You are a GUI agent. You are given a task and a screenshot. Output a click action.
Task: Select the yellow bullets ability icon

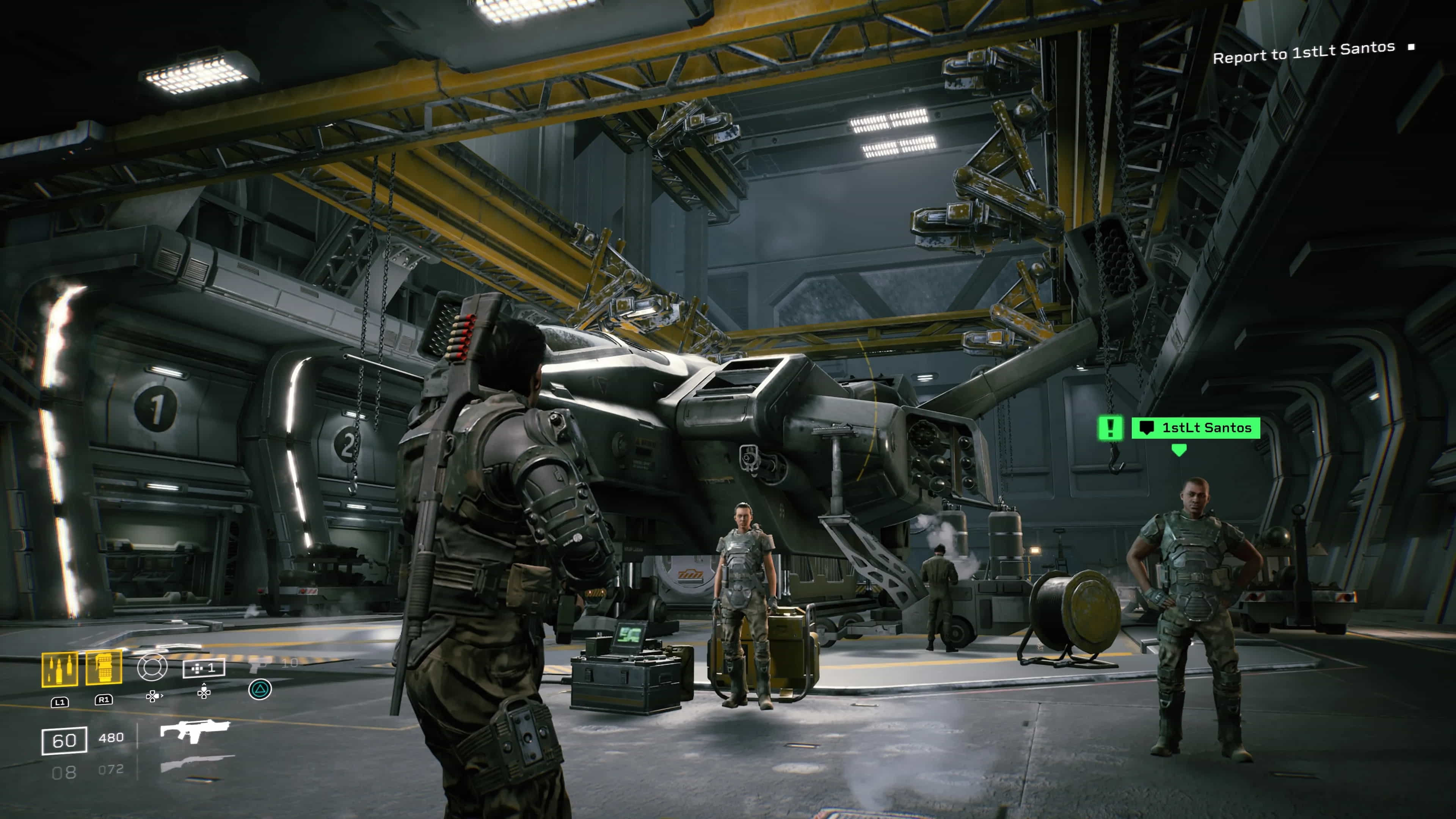coord(60,669)
